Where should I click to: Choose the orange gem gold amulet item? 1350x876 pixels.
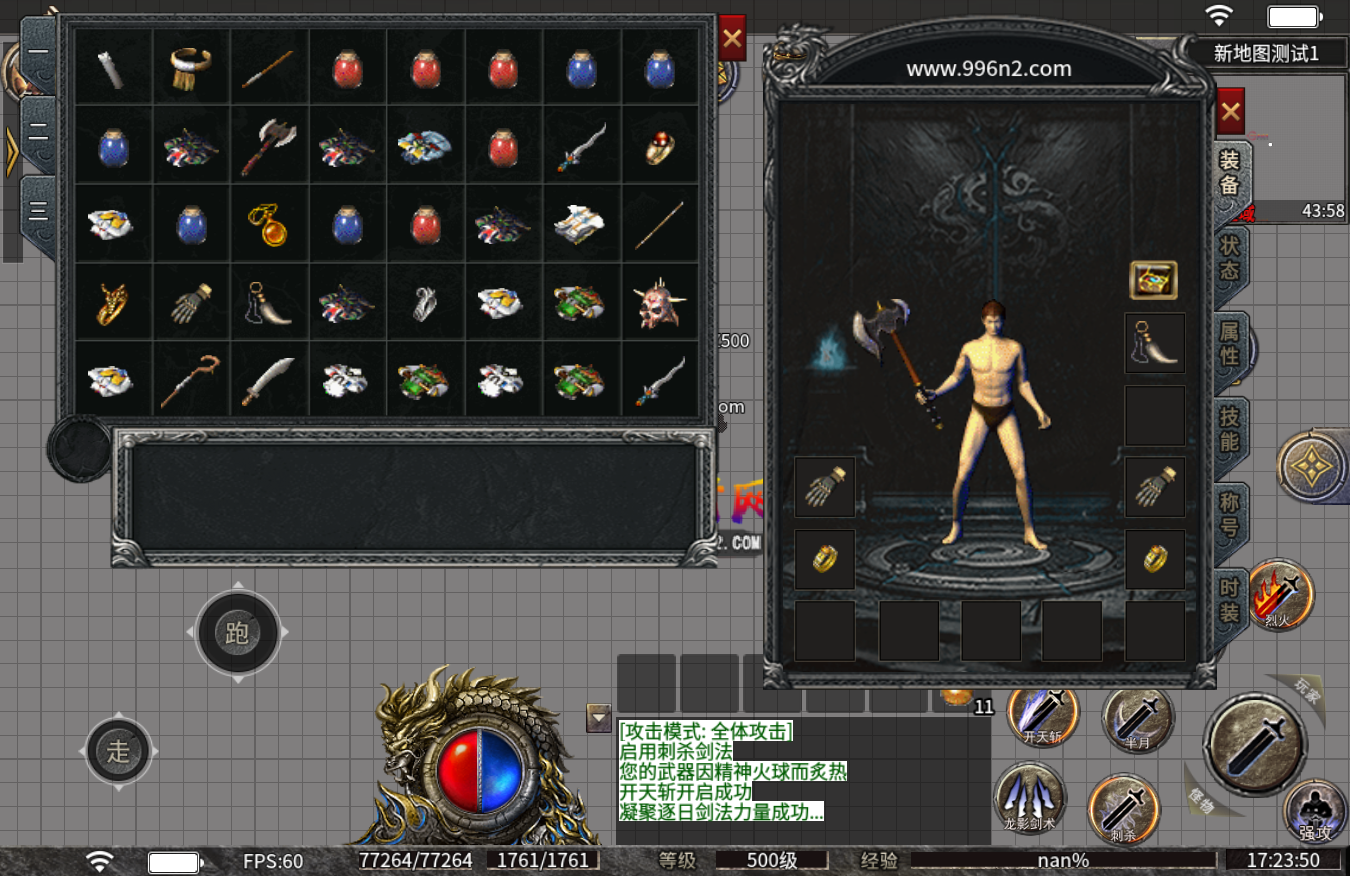(268, 224)
